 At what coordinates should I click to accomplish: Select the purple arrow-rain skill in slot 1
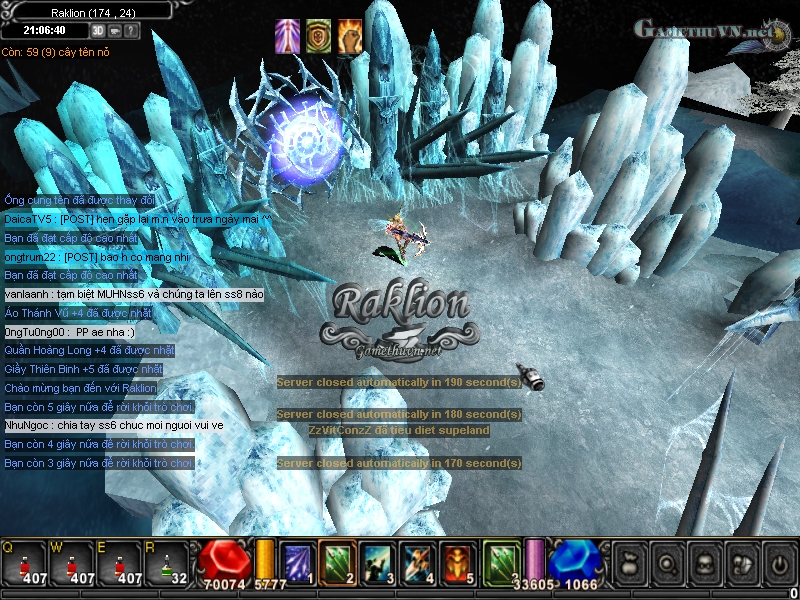pos(297,562)
